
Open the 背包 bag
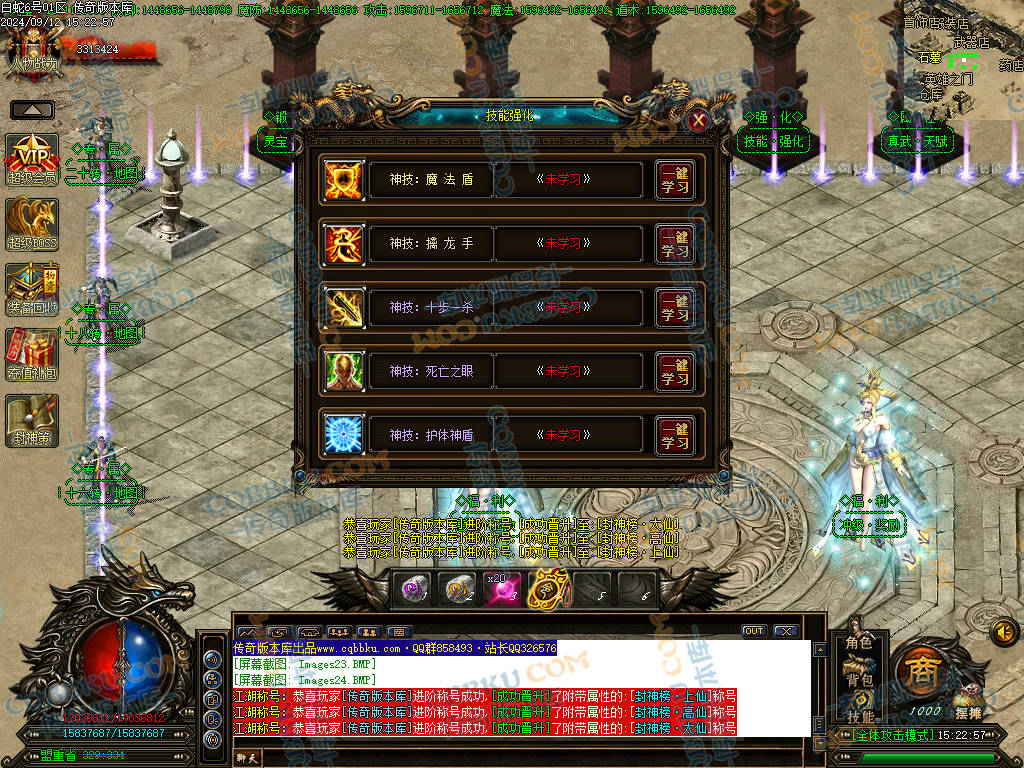tap(859, 680)
